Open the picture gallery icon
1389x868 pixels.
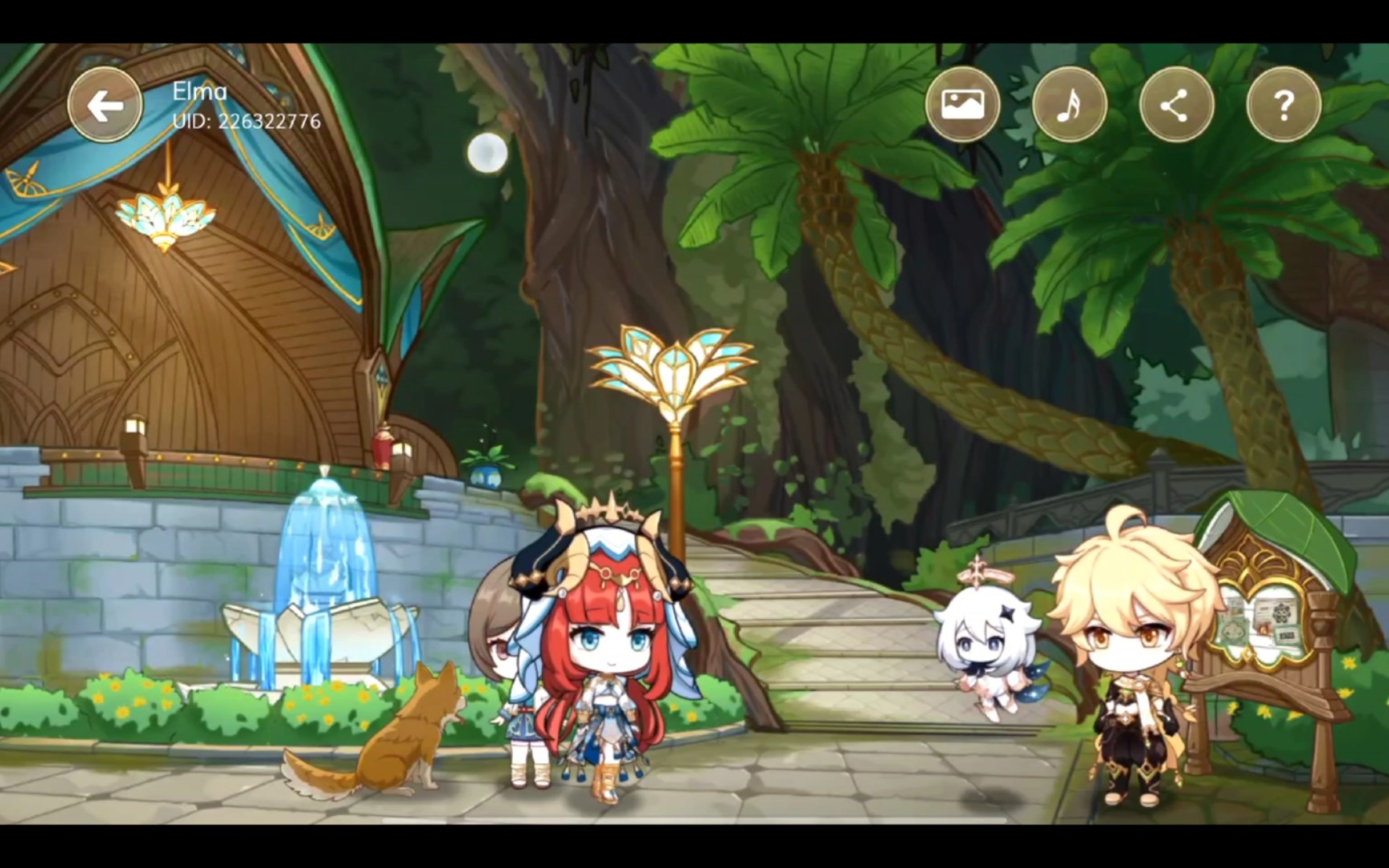point(962,104)
